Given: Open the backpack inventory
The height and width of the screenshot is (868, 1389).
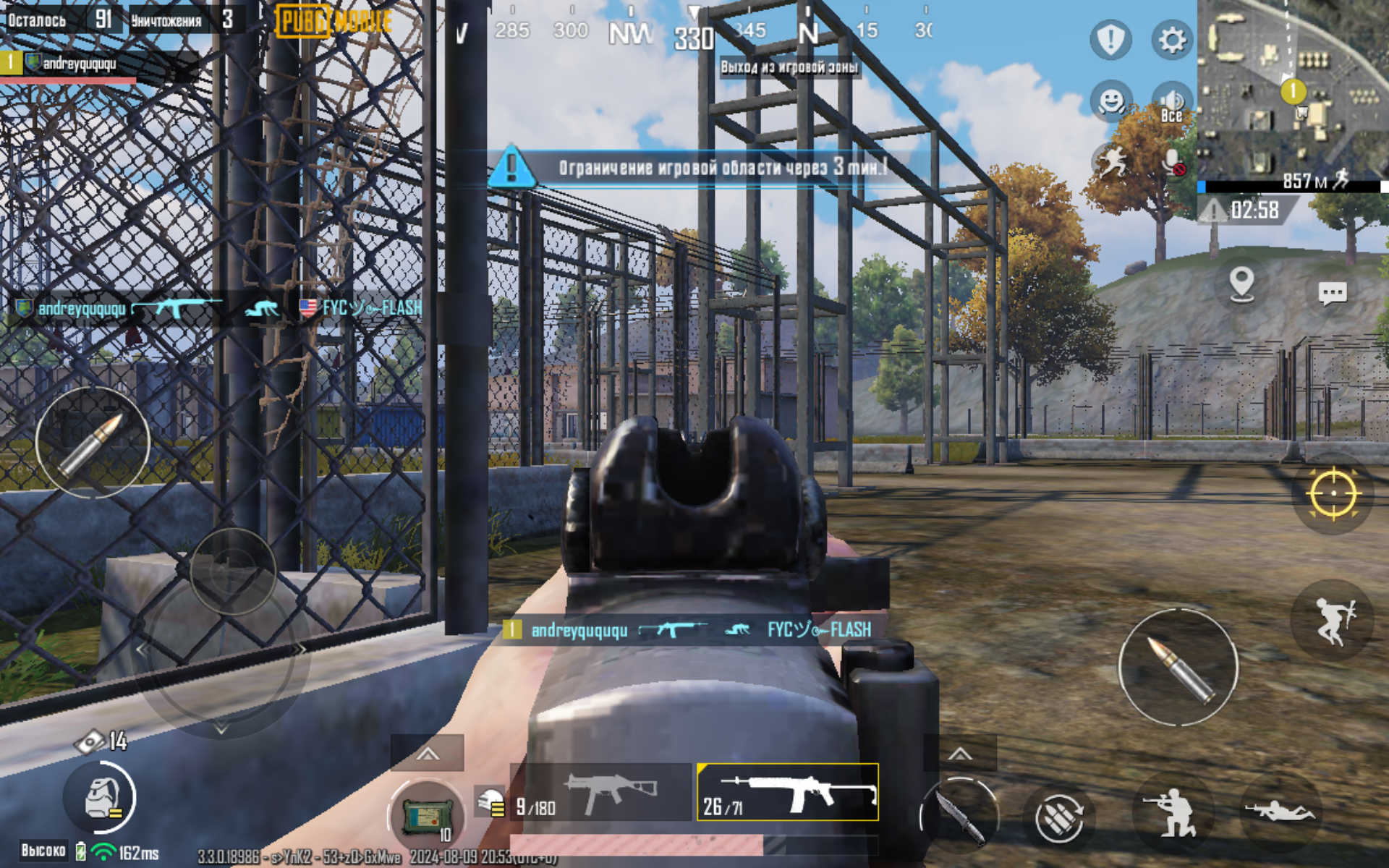Looking at the screenshot, I should point(101,799).
